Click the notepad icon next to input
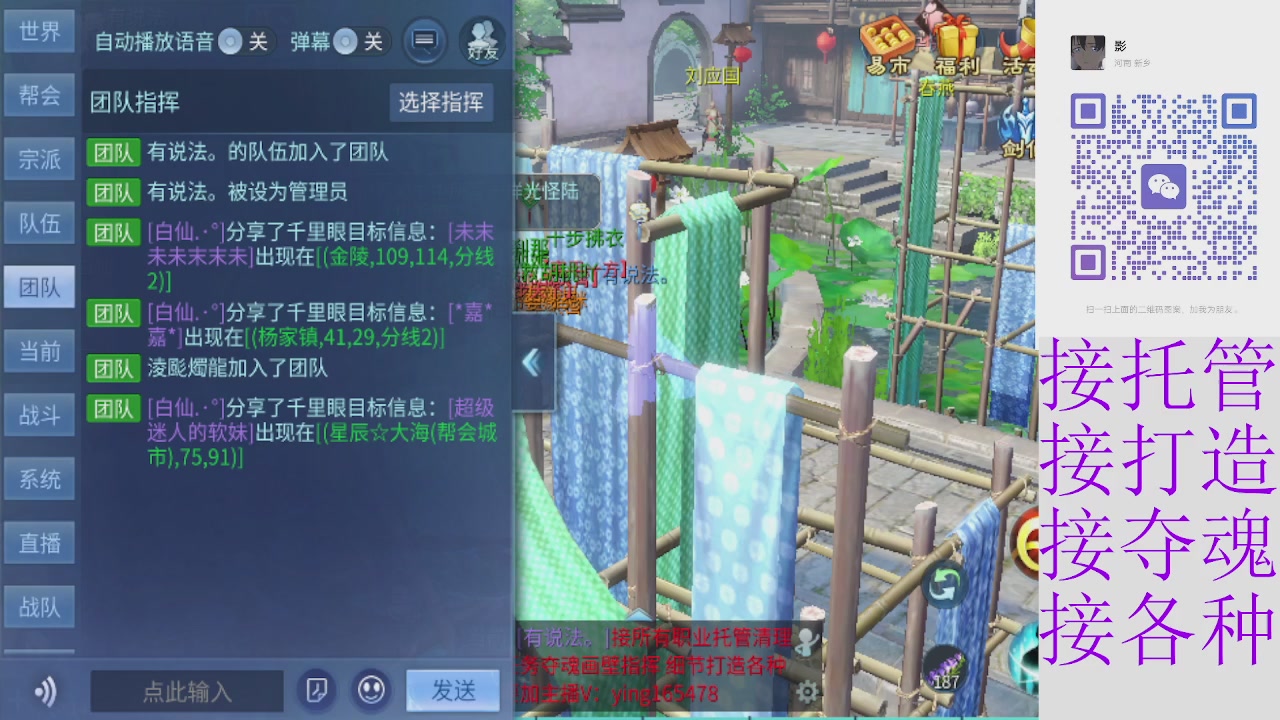The width and height of the screenshot is (1280, 720). tap(316, 690)
